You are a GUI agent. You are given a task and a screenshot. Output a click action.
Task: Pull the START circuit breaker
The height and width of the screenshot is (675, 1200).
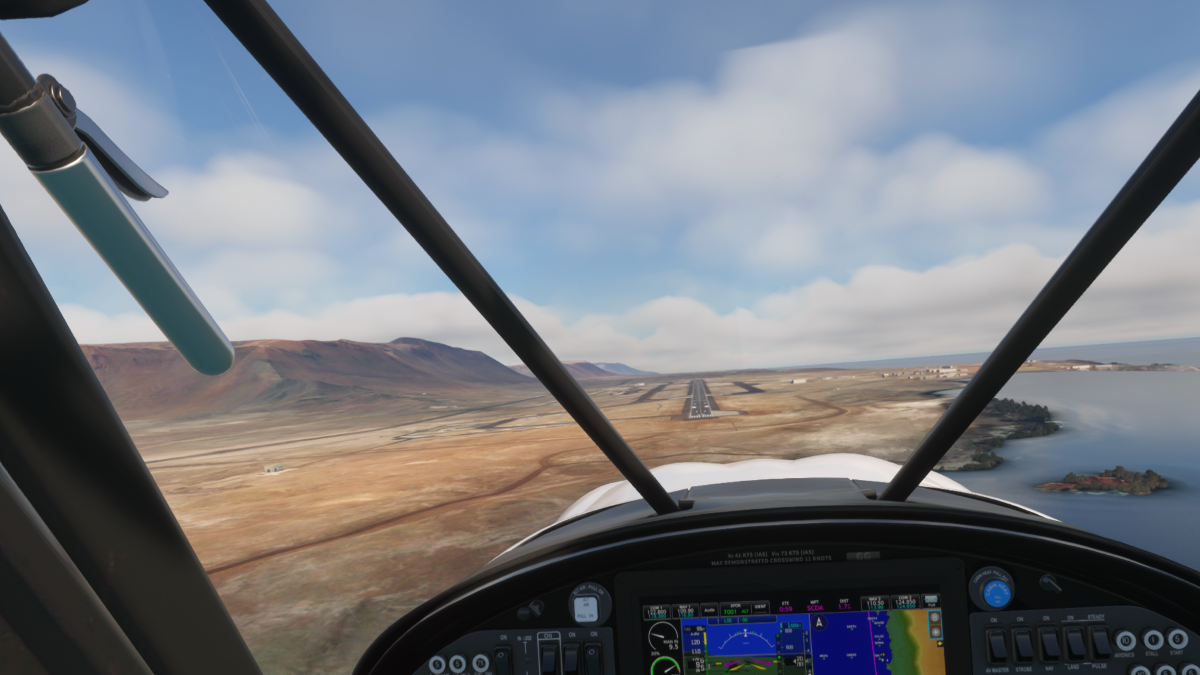[1178, 638]
